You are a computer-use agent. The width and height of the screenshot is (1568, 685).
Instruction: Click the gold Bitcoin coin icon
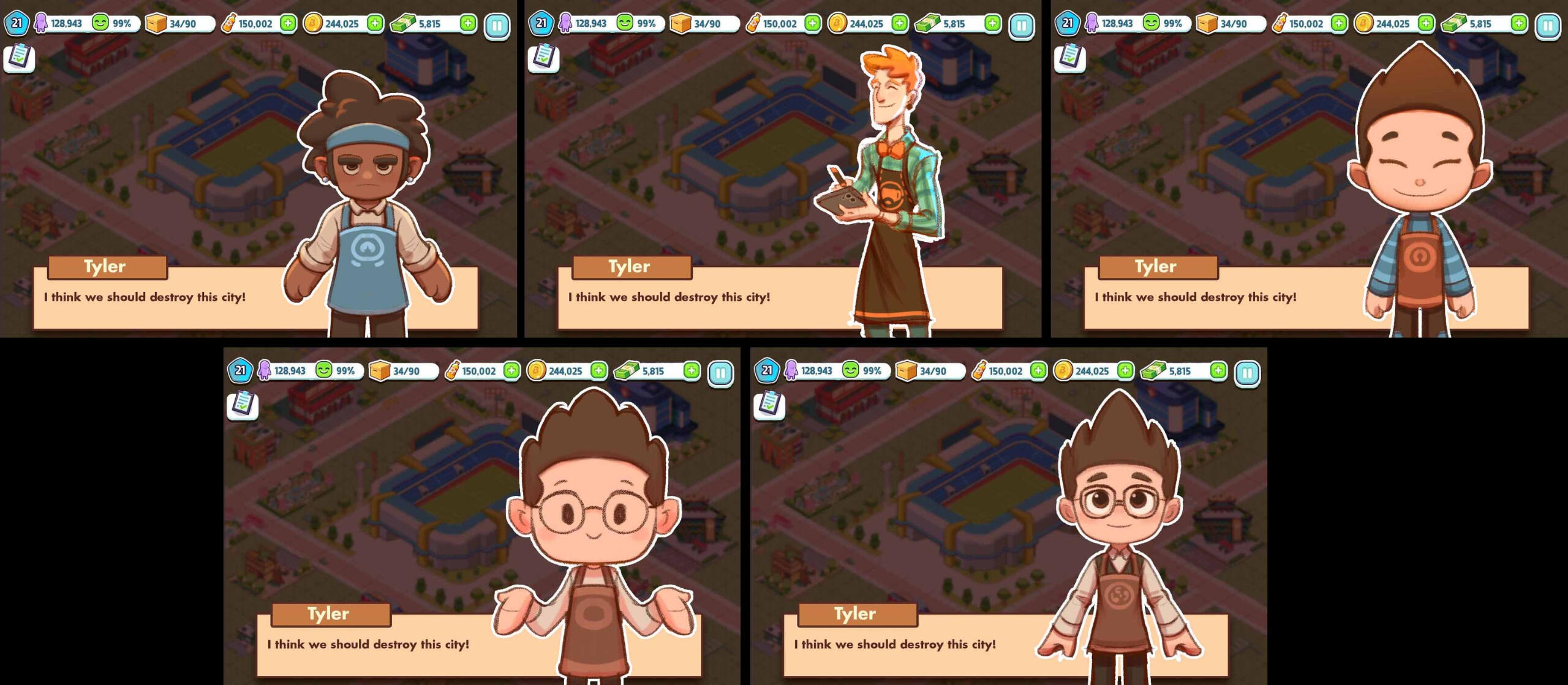click(x=314, y=23)
